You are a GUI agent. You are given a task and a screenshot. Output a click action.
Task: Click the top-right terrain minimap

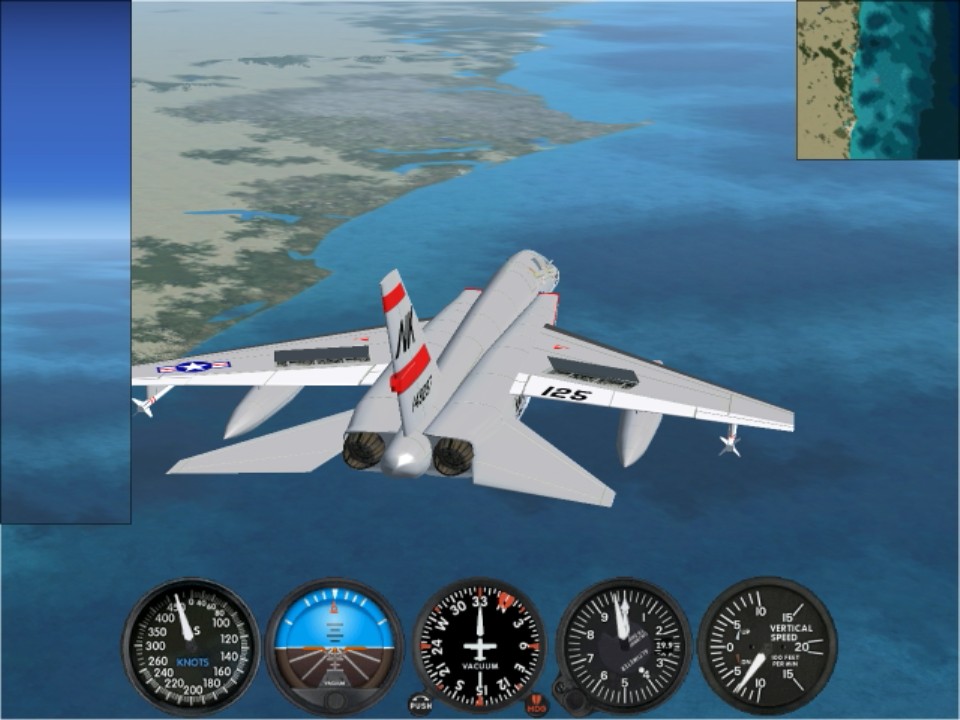877,79
